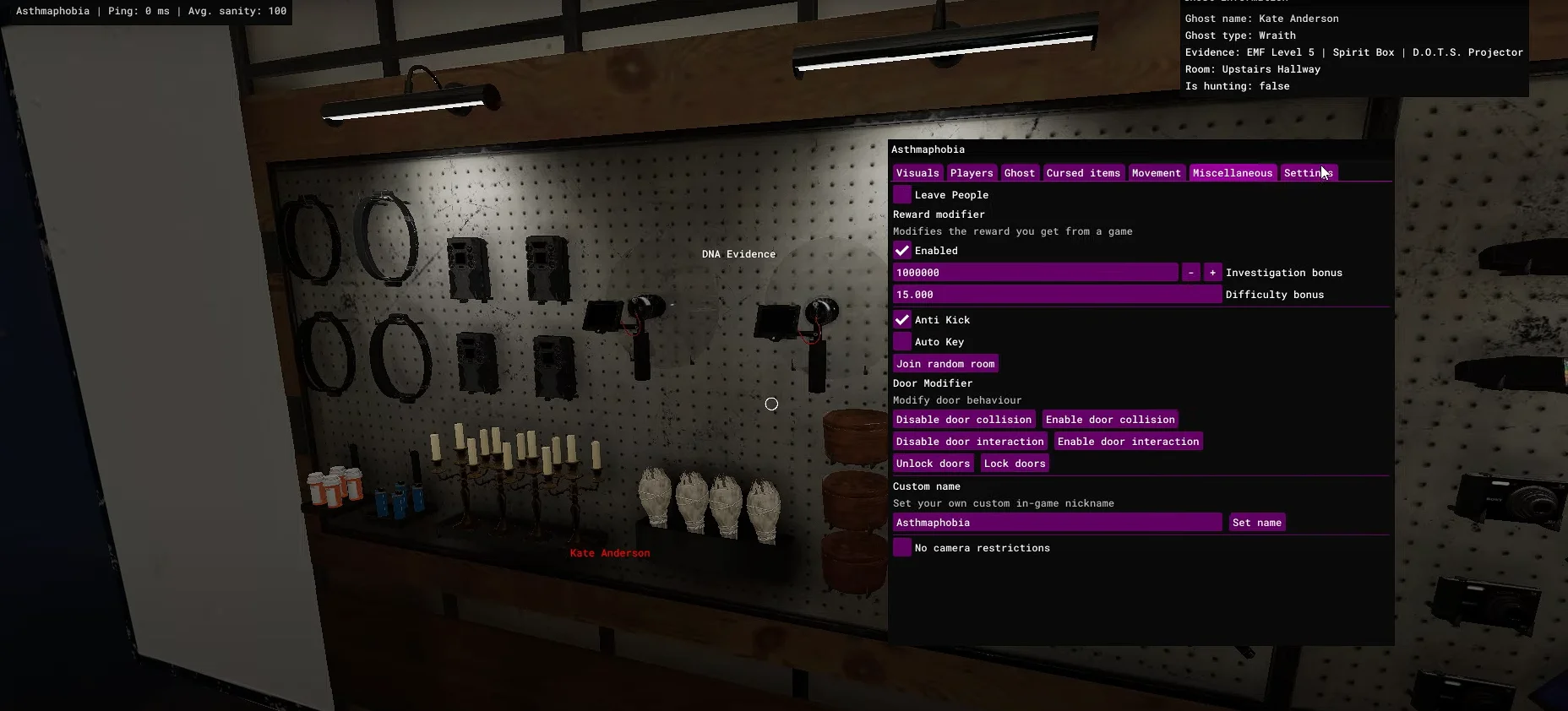Click the Investigation bonus value field

(x=1035, y=273)
